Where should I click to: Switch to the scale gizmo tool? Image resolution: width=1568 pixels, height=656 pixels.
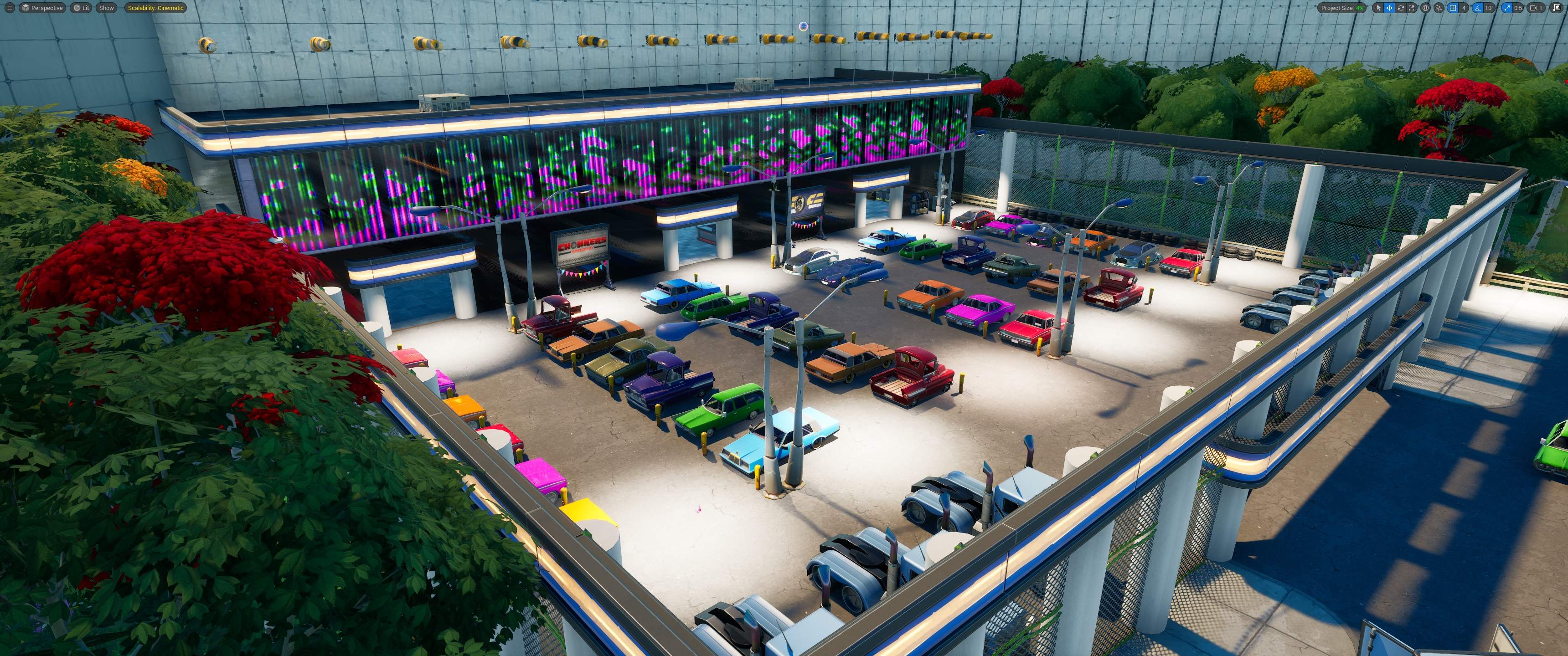point(1412,8)
